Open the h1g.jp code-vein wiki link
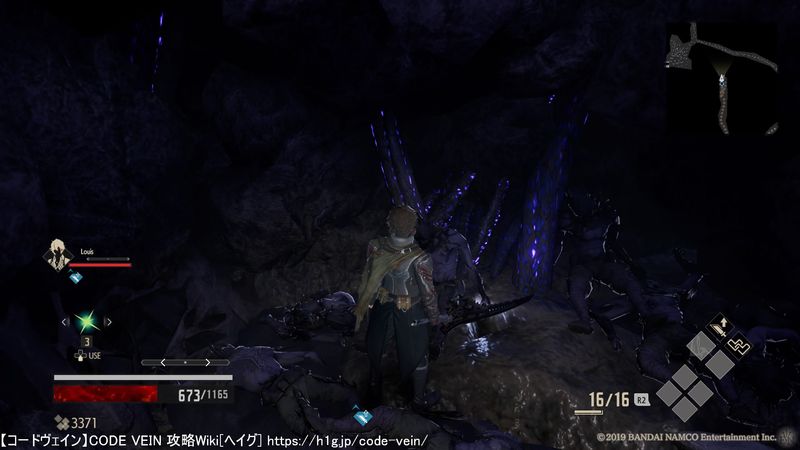 point(348,440)
